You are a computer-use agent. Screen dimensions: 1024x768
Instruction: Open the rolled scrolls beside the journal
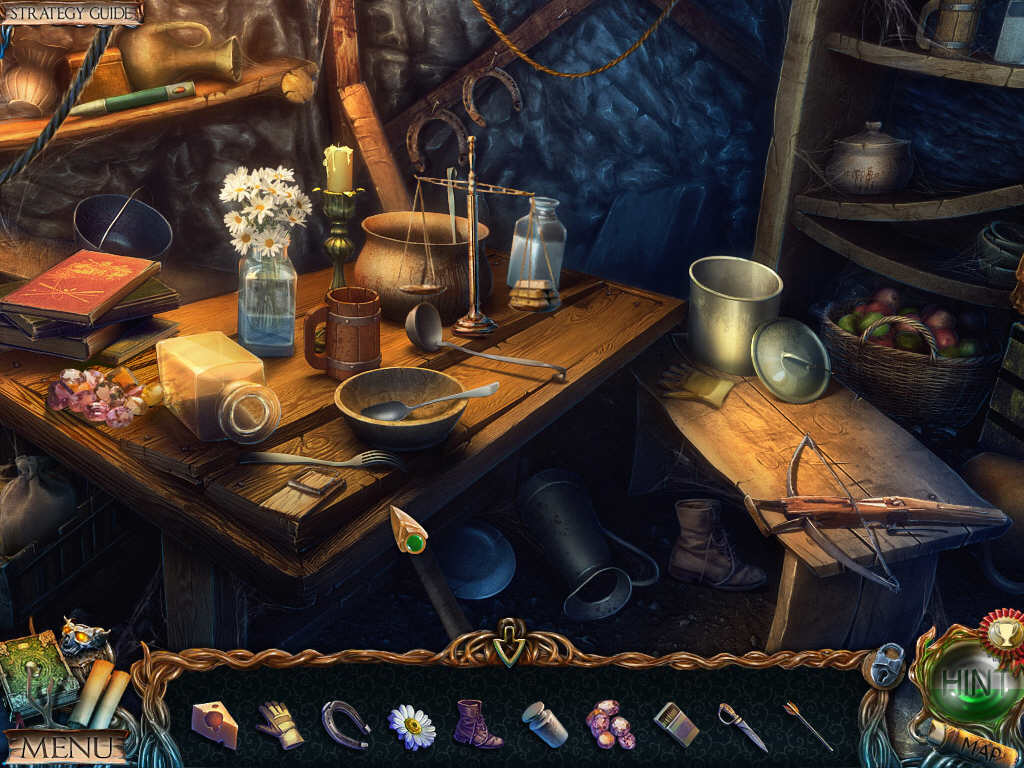[x=100, y=694]
